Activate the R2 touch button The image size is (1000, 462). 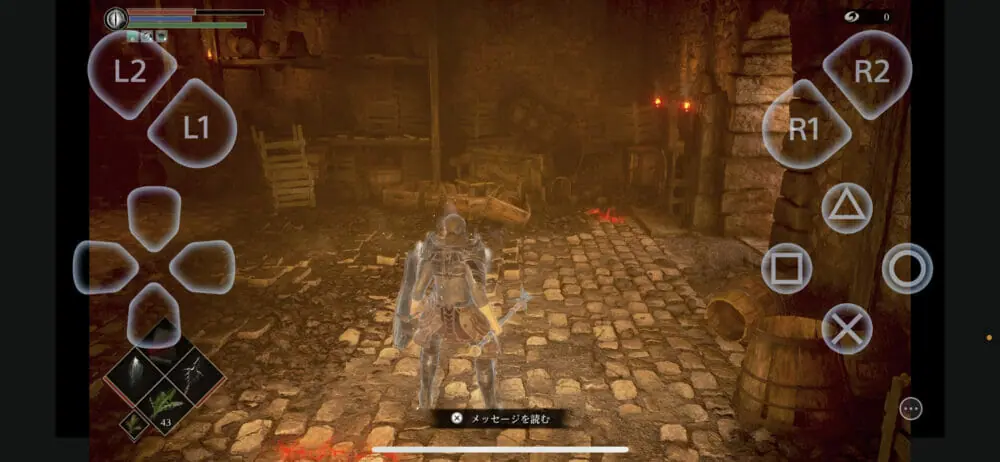(x=868, y=73)
